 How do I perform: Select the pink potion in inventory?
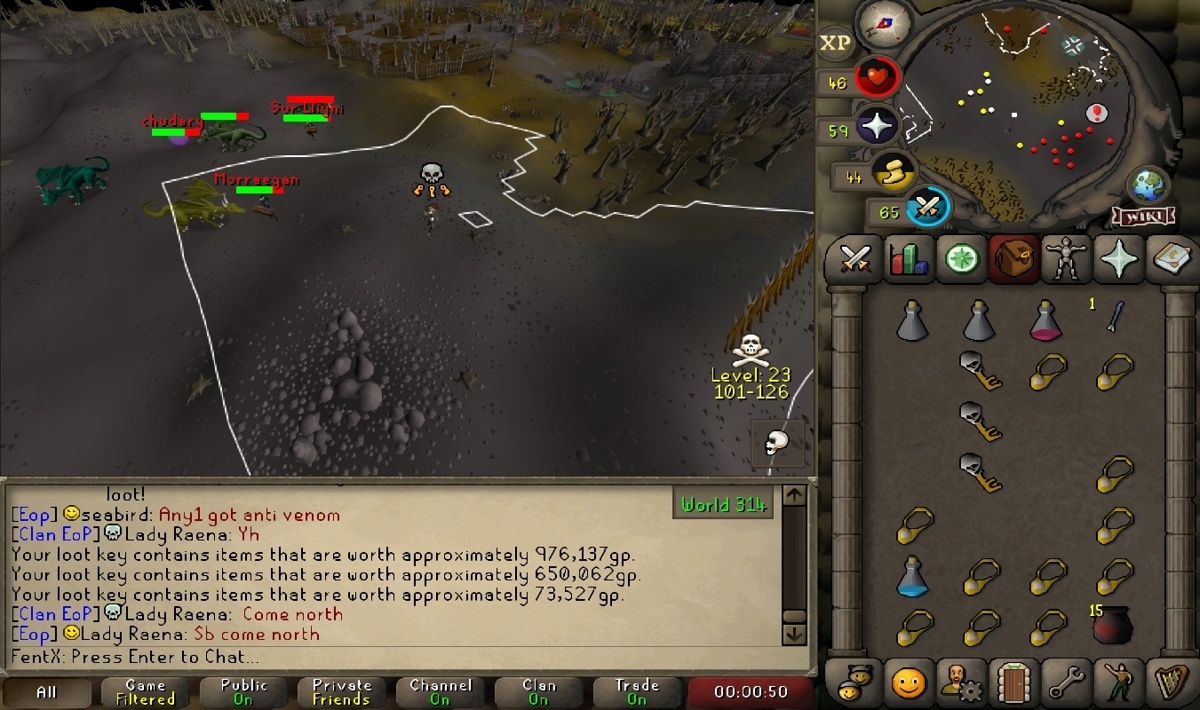(1046, 321)
